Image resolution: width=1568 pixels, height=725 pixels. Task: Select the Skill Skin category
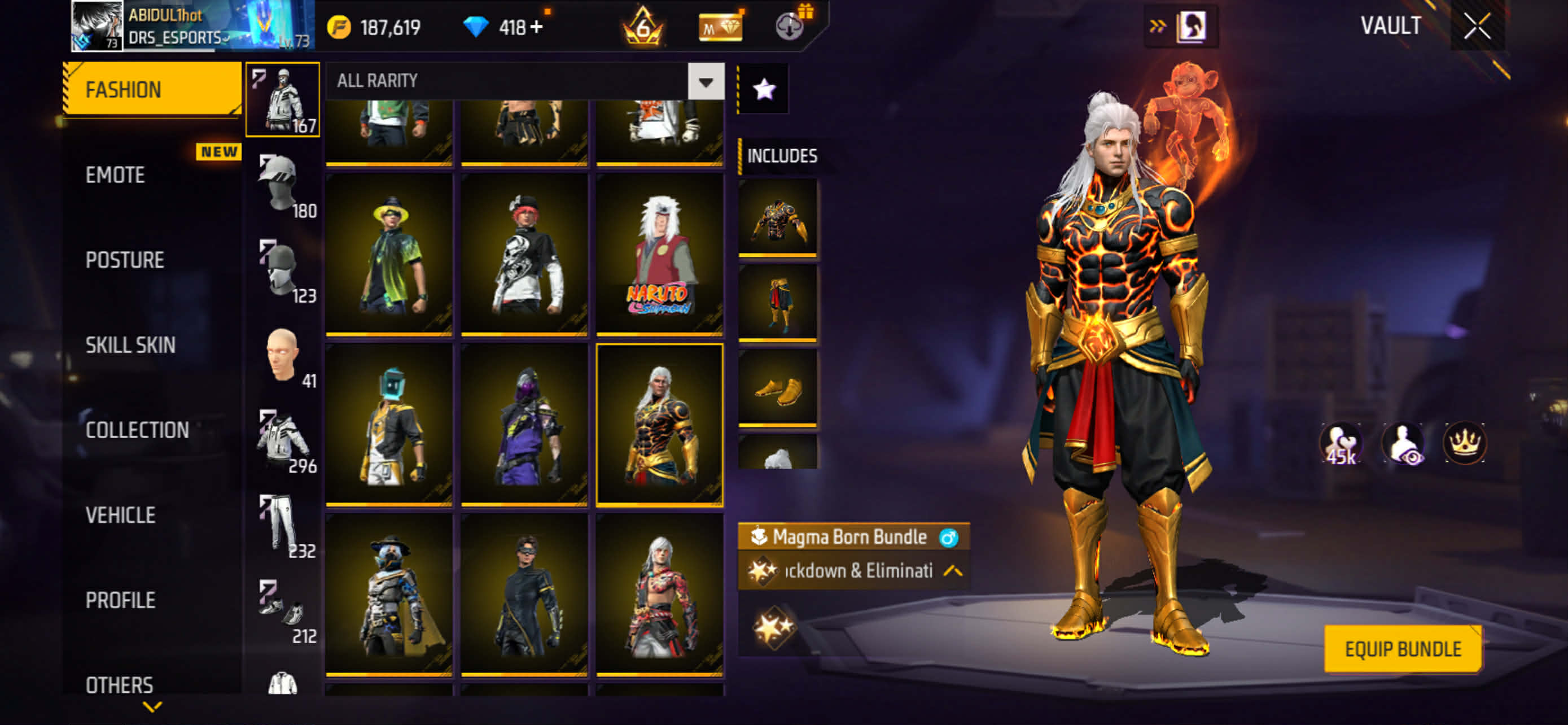click(x=130, y=346)
